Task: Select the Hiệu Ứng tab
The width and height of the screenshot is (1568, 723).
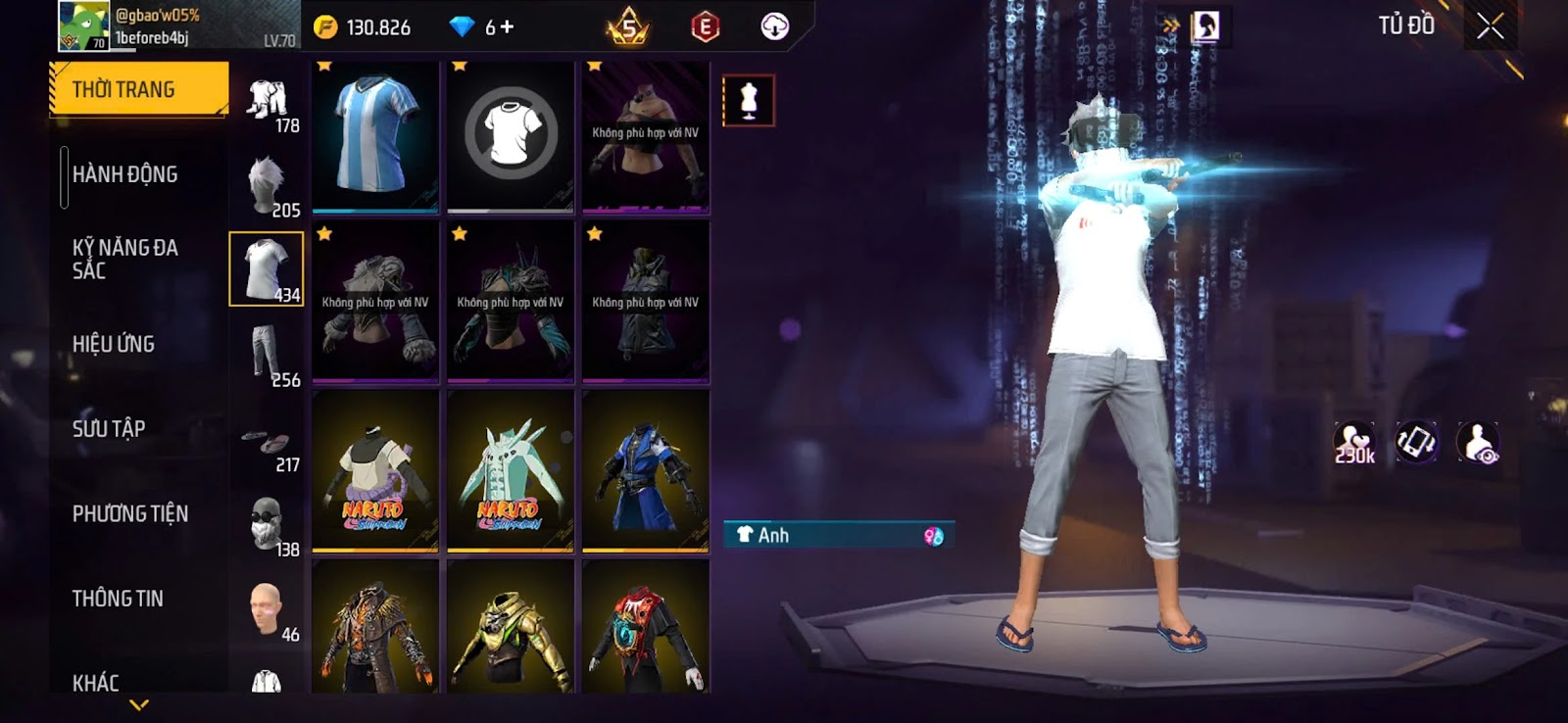Action: tap(114, 344)
